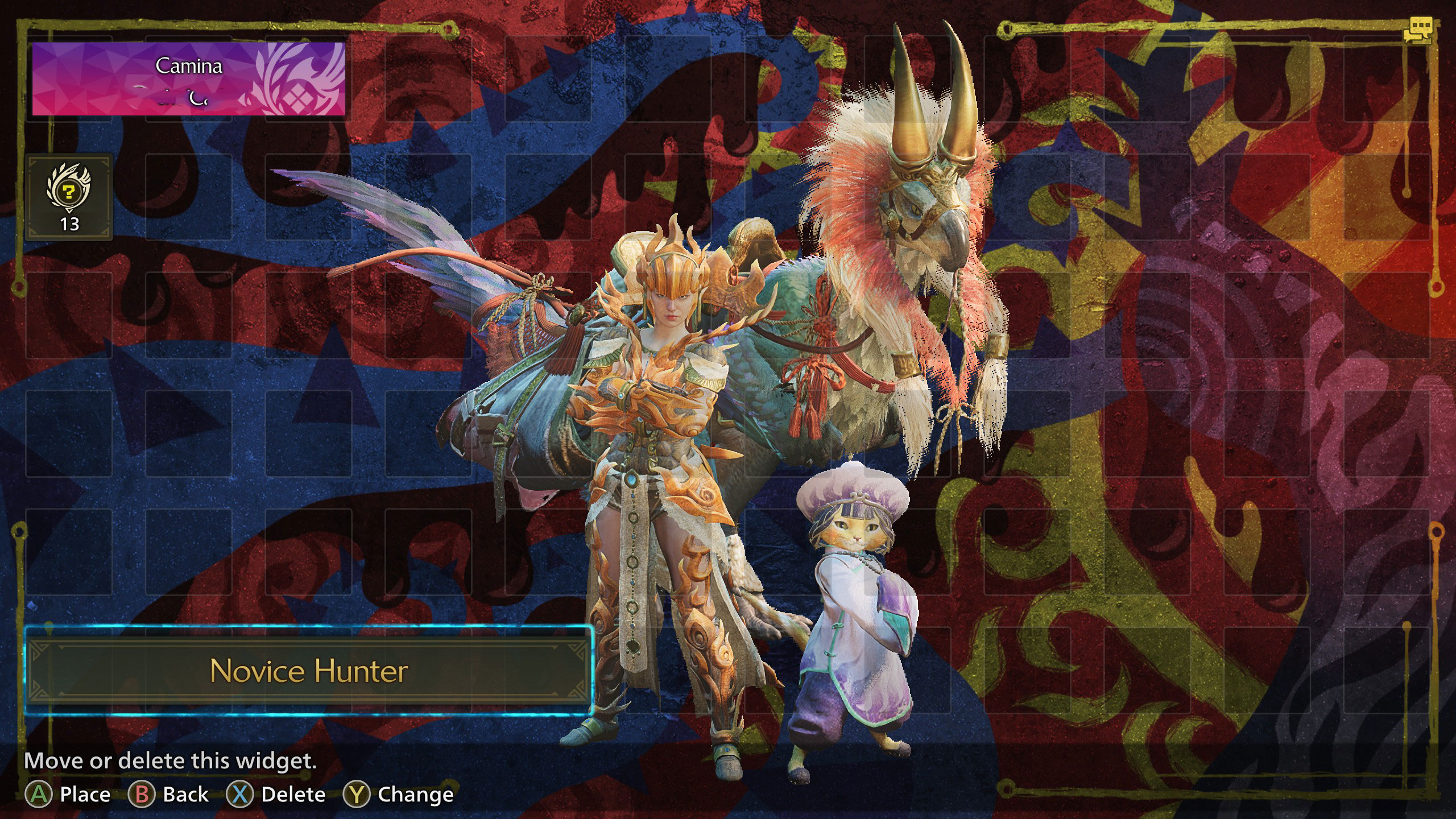The image size is (1456, 819).
Task: Select the phoenix emblem on Camina's nameplate
Action: (304, 74)
